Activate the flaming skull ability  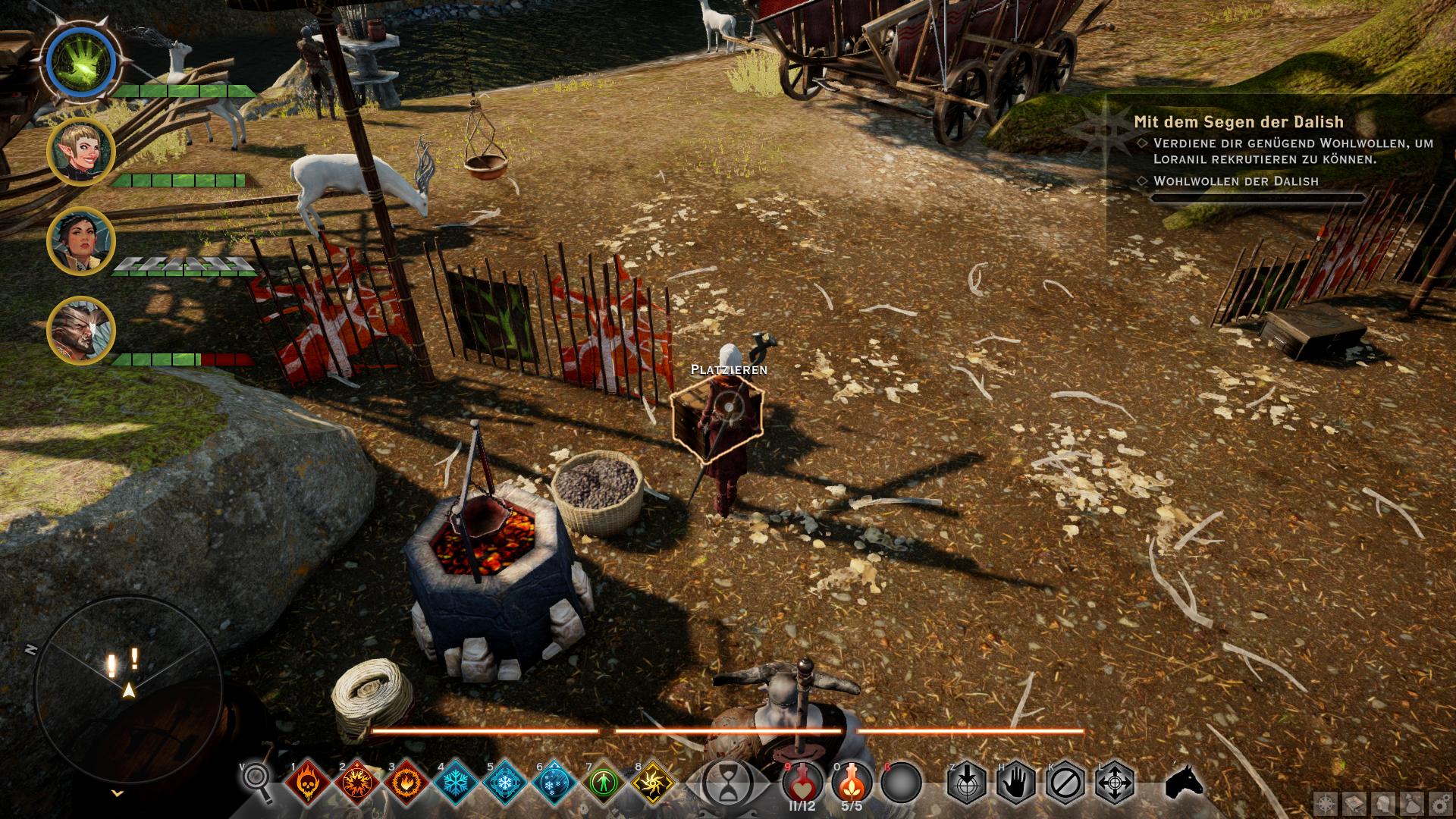pyautogui.click(x=308, y=782)
